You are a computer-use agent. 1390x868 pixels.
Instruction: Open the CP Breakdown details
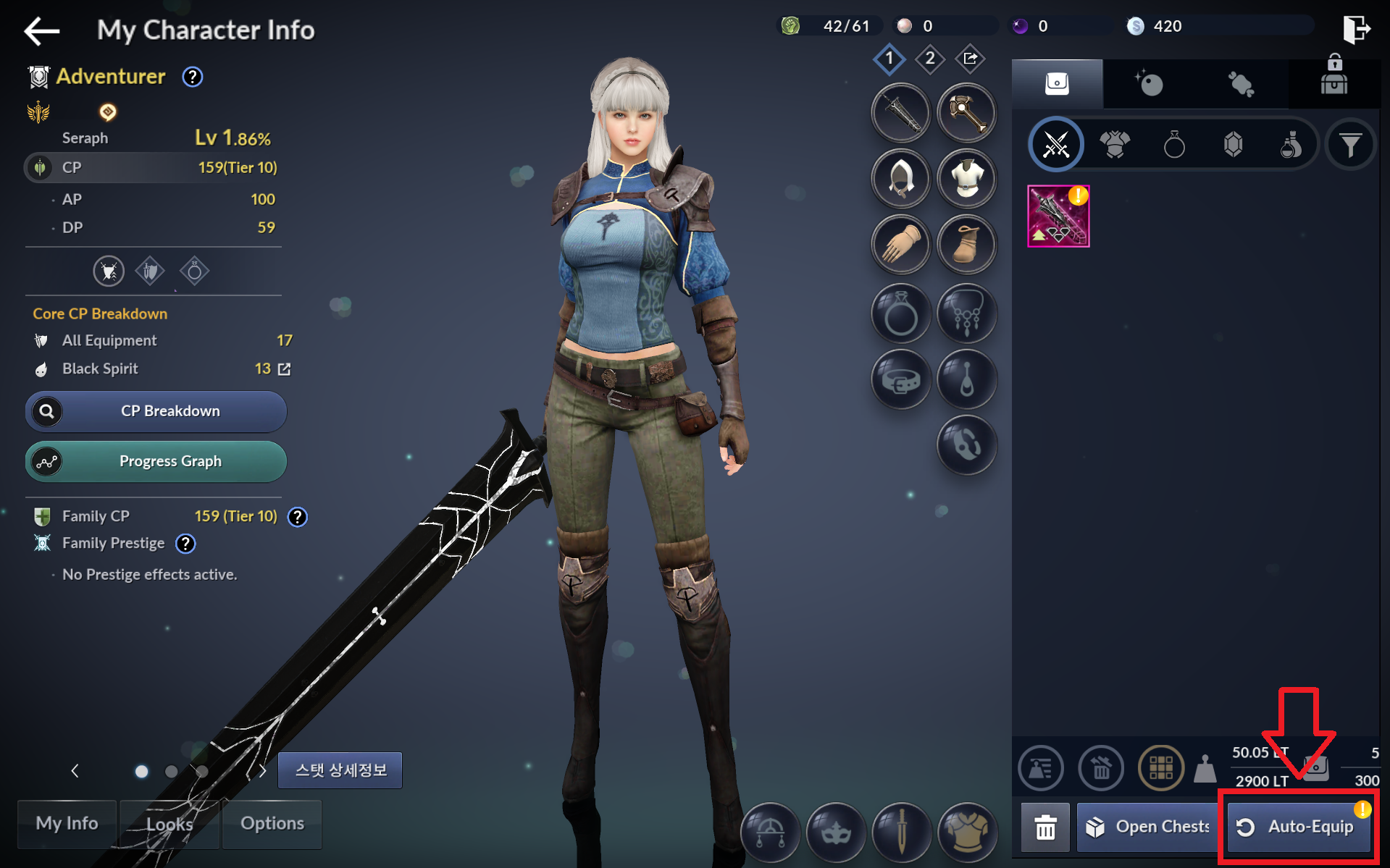156,411
